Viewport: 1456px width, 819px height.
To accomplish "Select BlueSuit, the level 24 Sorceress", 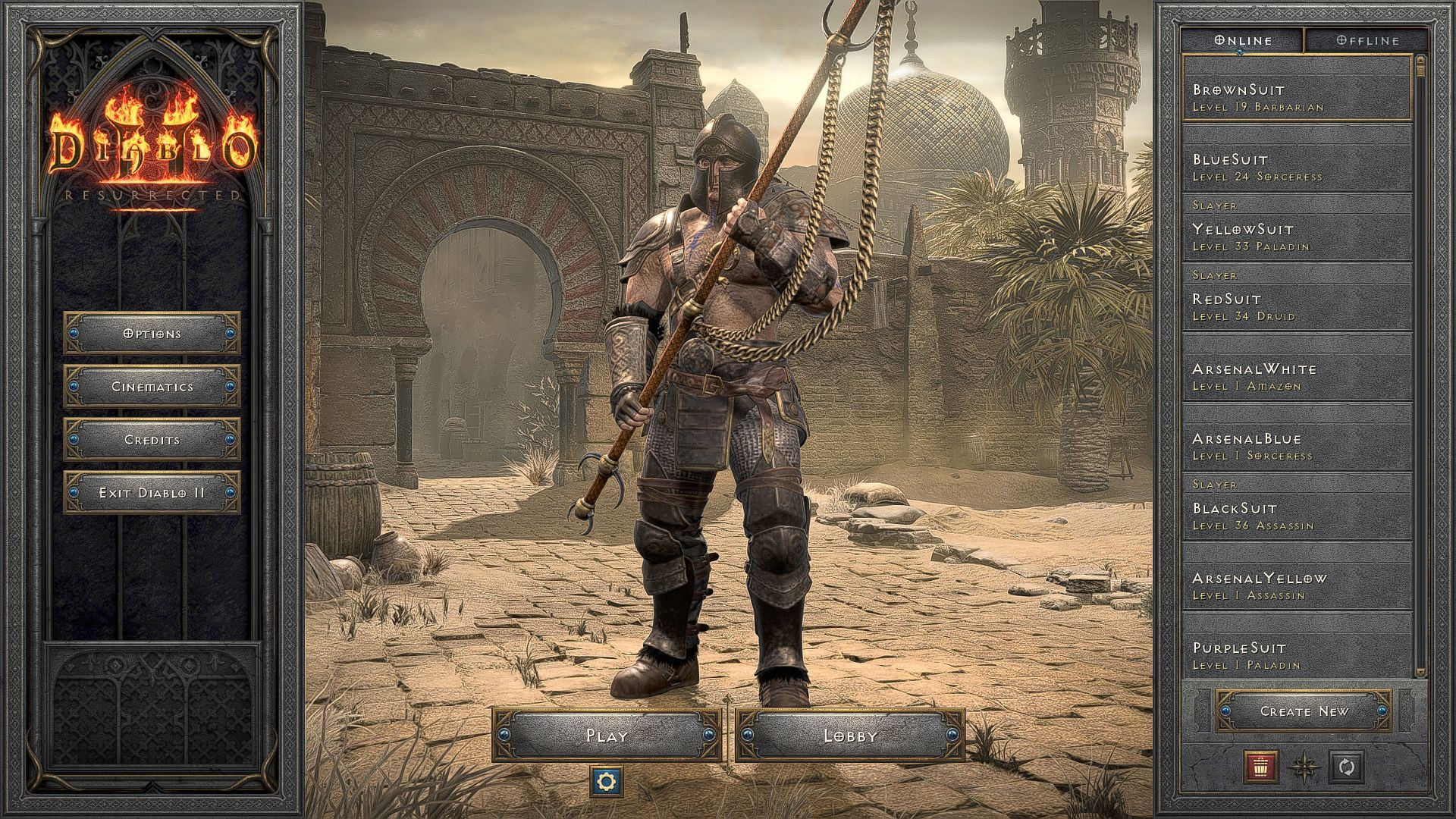I will click(1289, 167).
